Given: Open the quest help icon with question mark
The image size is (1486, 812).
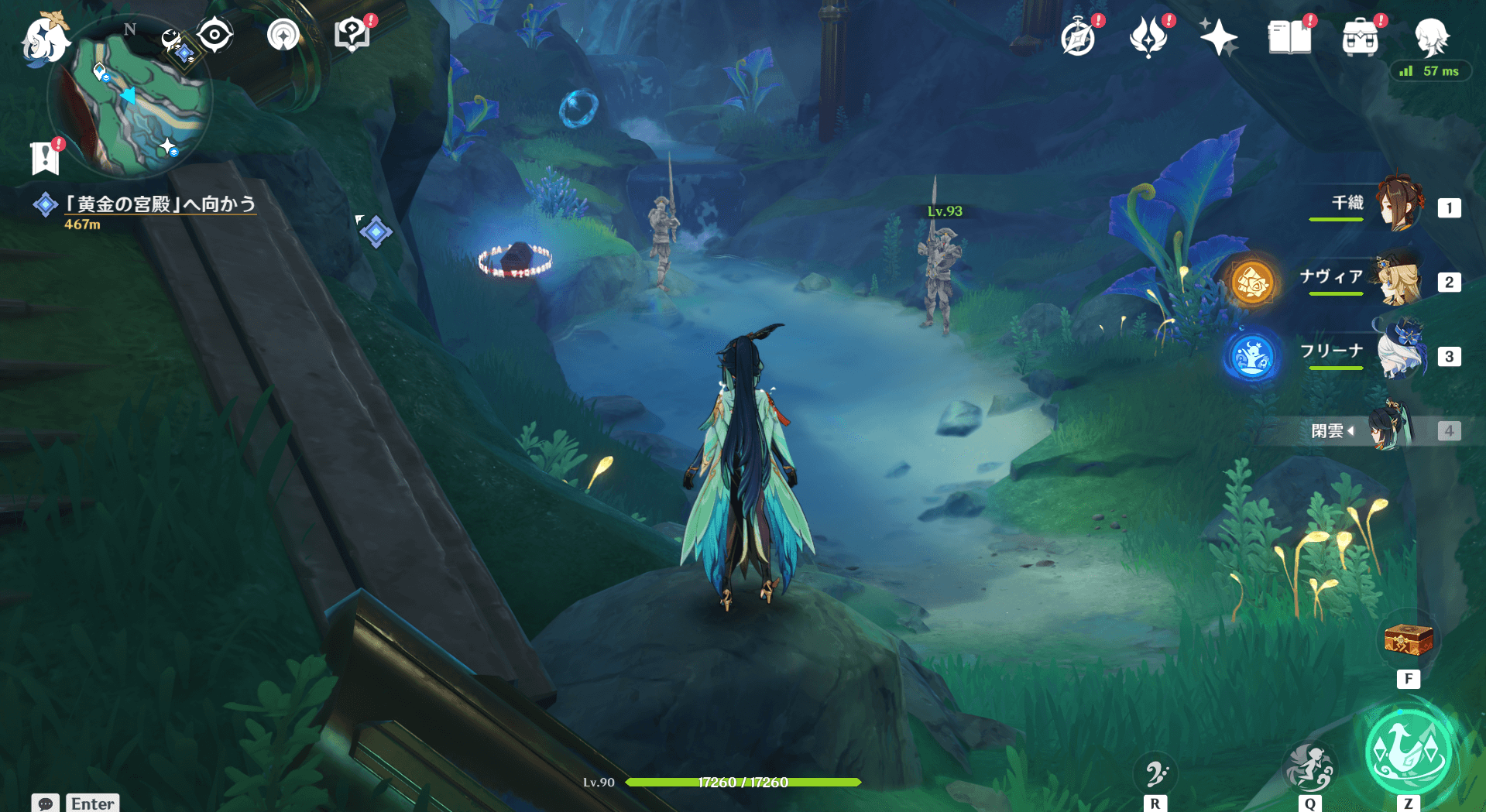Looking at the screenshot, I should click(352, 36).
